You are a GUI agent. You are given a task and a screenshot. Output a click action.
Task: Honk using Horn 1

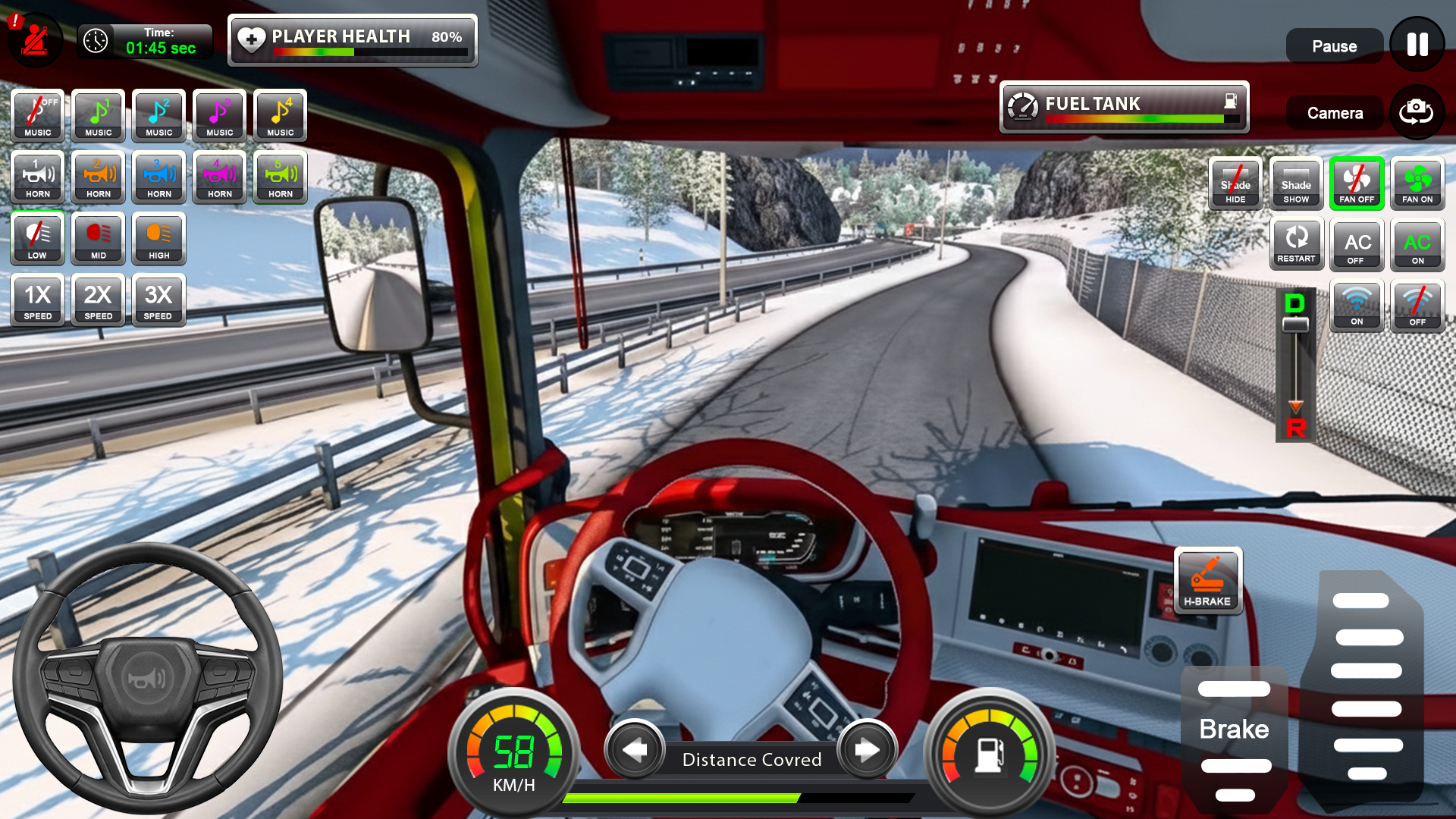pyautogui.click(x=36, y=177)
